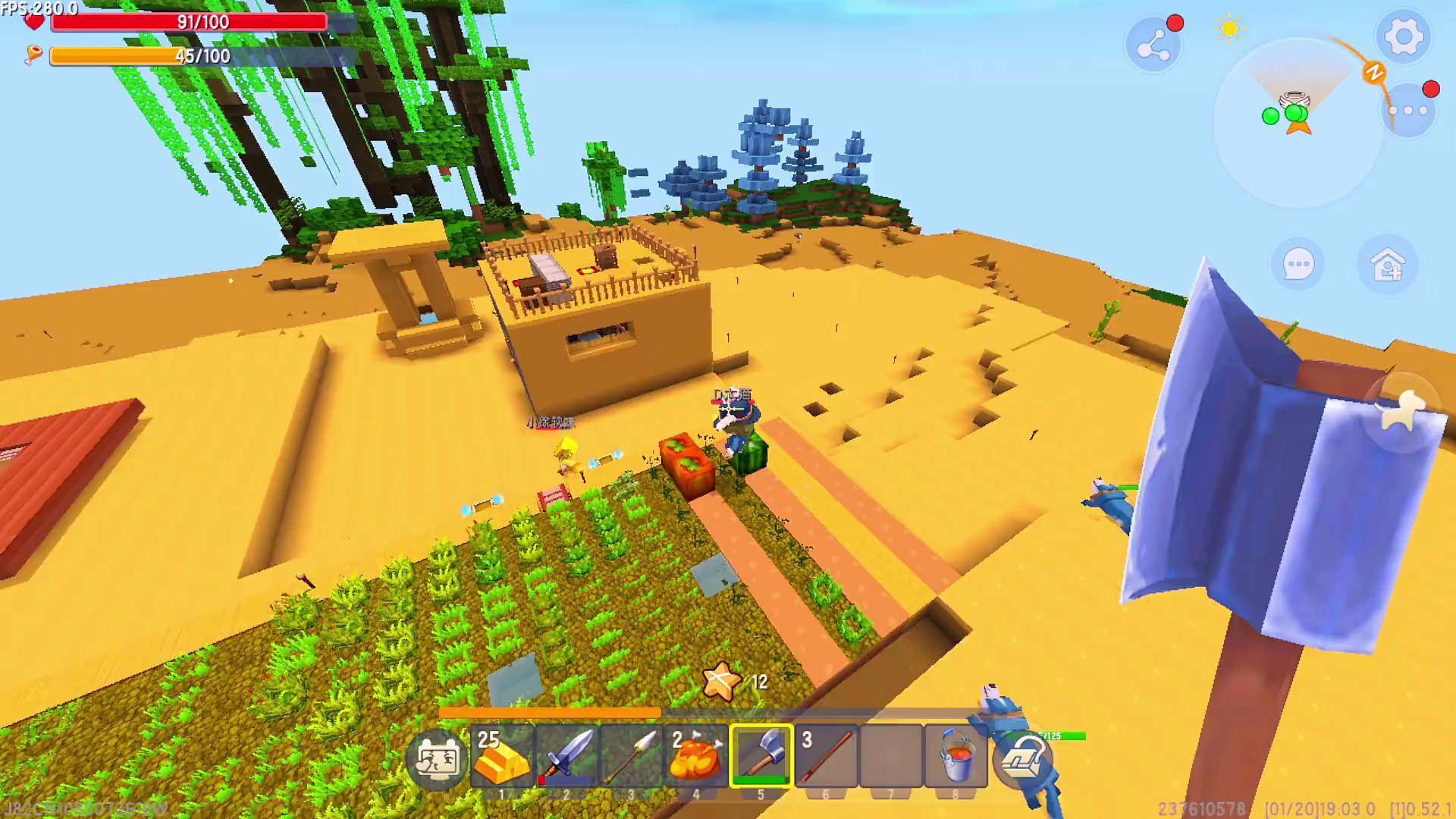Viewport: 1456px width, 819px height.
Task: Select the spear hotbar slot
Action: (631, 756)
